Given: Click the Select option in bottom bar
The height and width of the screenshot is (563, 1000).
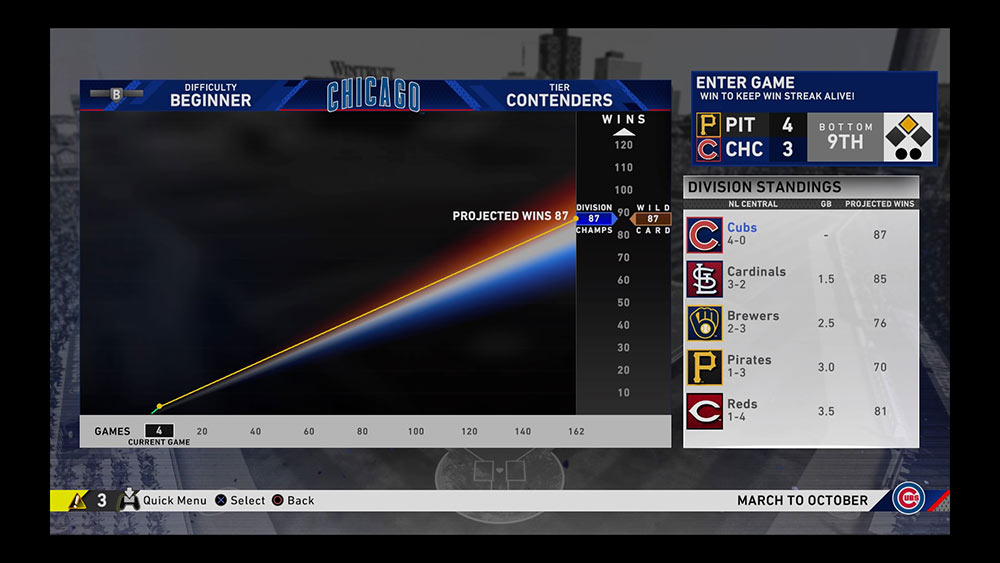Looking at the screenshot, I should click(x=240, y=500).
